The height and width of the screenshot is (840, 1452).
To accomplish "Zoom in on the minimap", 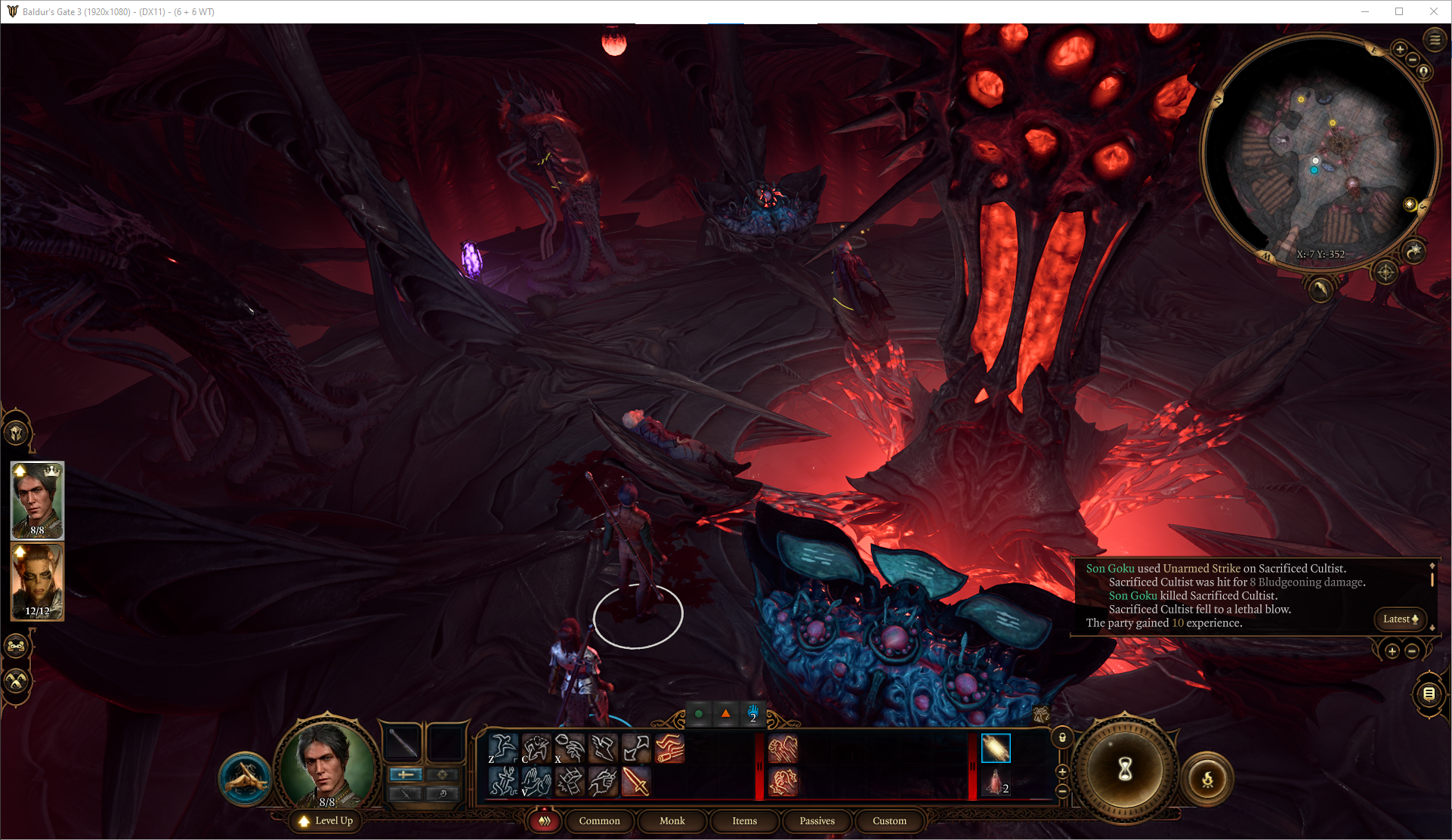I will [1400, 50].
